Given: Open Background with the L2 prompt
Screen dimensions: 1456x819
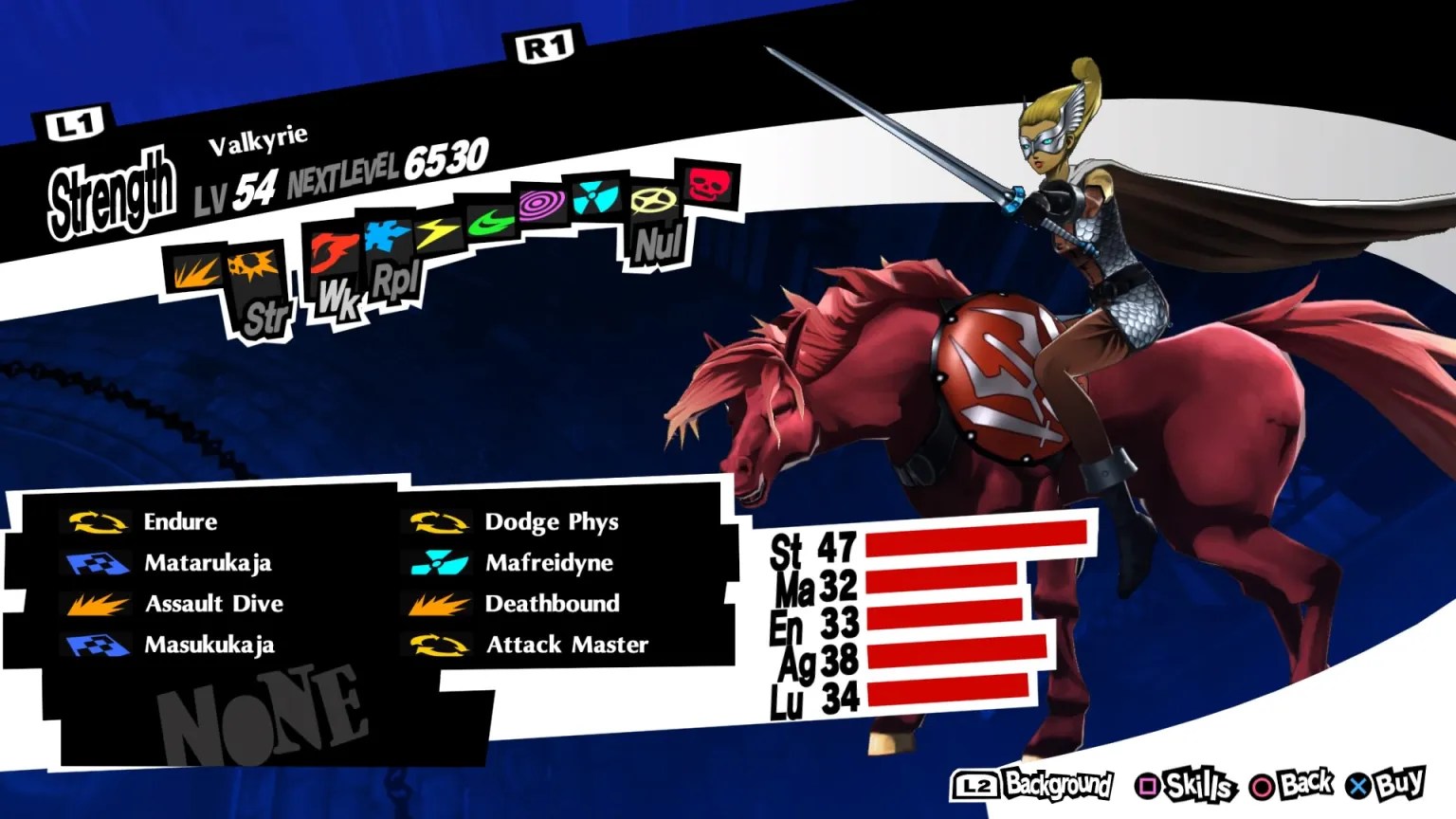Looking at the screenshot, I should coord(1017,786).
